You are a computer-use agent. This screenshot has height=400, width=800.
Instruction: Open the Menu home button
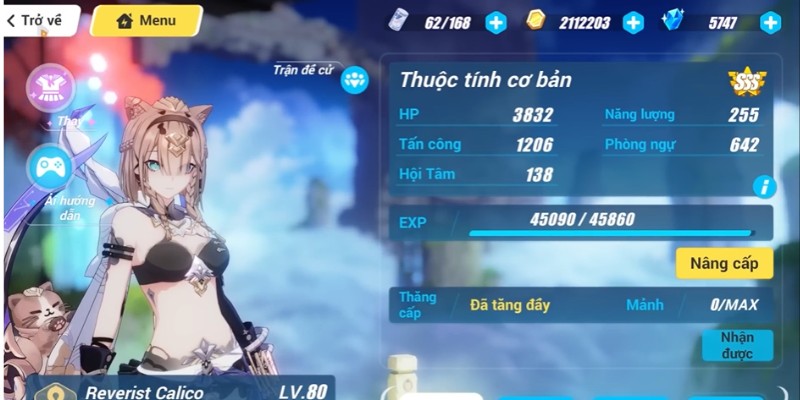pyautogui.click(x=147, y=20)
